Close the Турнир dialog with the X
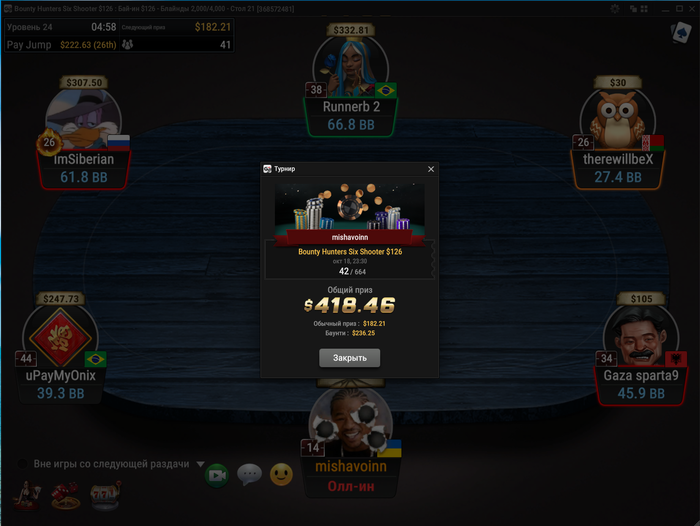The height and width of the screenshot is (526, 700). tap(431, 169)
